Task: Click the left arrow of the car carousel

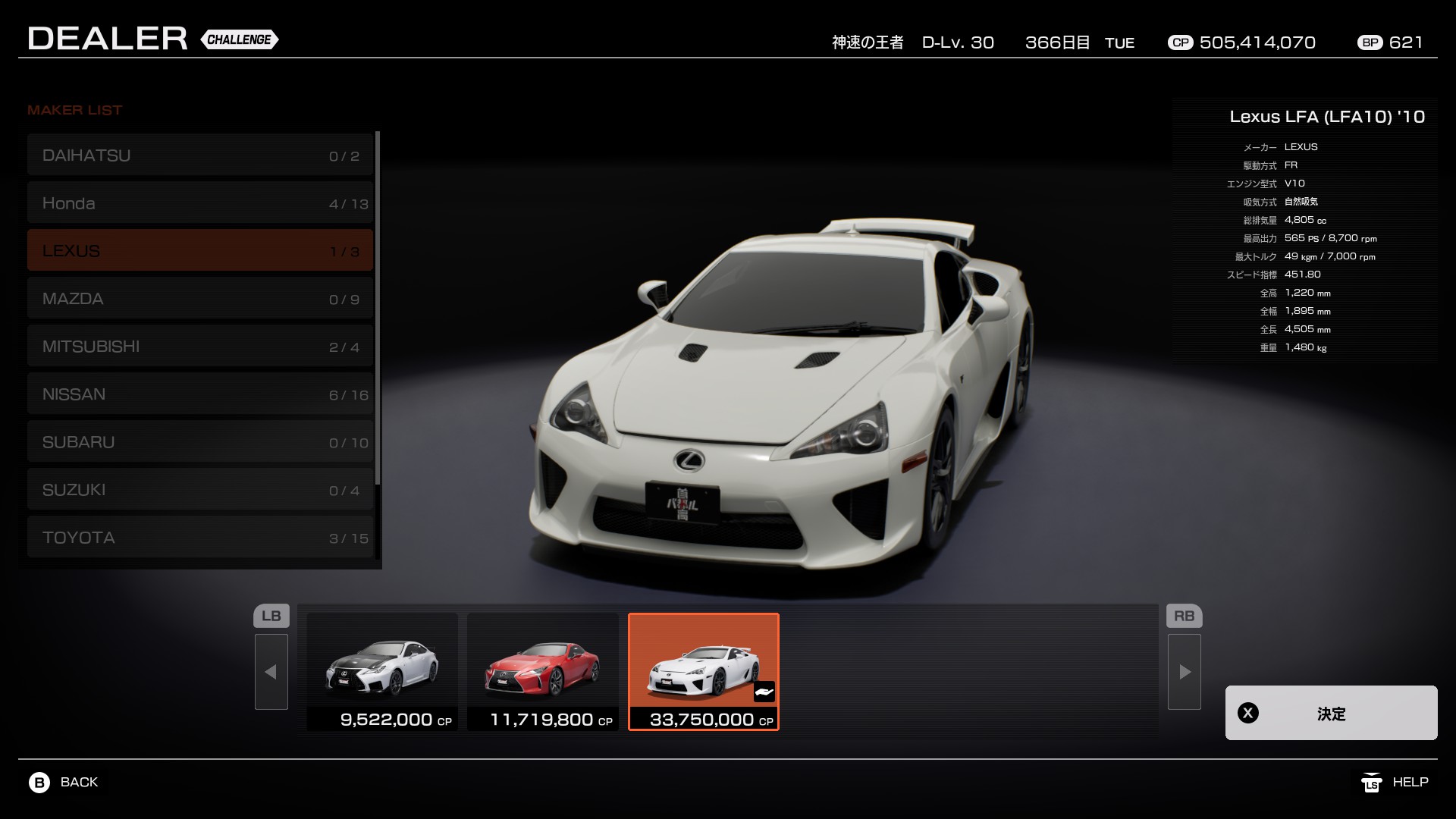Action: pos(271,672)
